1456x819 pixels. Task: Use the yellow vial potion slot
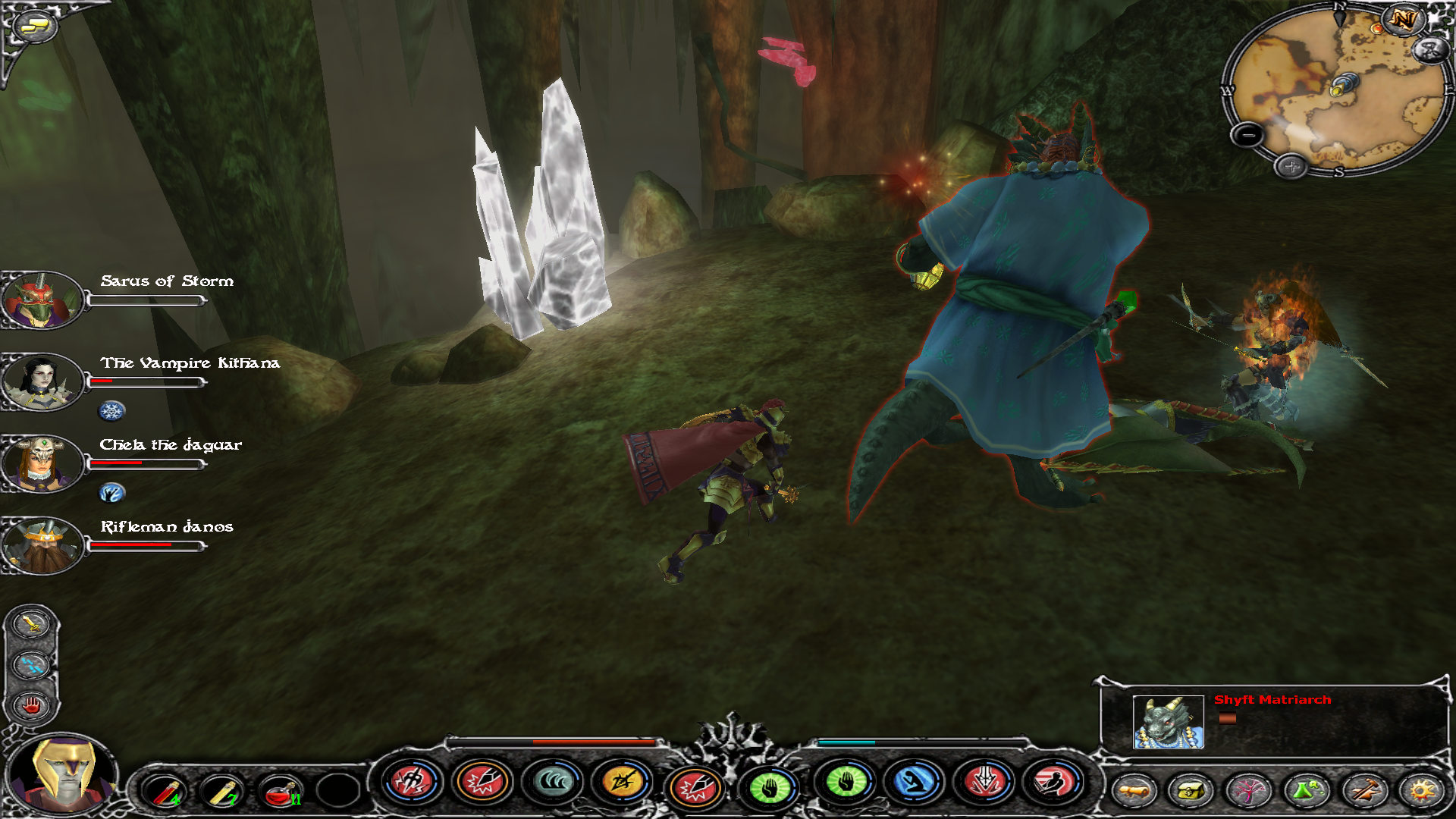tap(222, 791)
